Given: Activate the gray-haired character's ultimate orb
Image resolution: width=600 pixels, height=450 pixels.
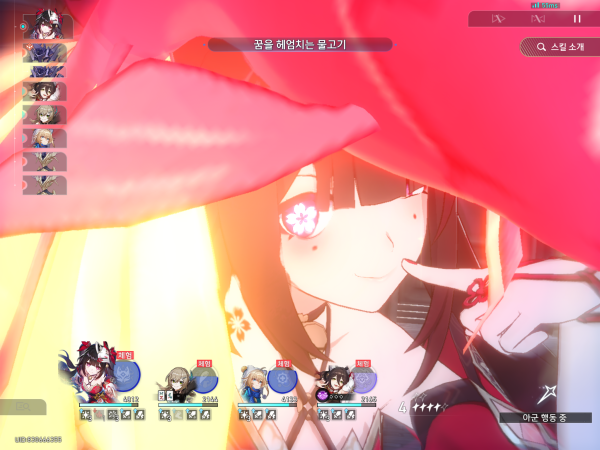Looking at the screenshot, I should point(204,379).
